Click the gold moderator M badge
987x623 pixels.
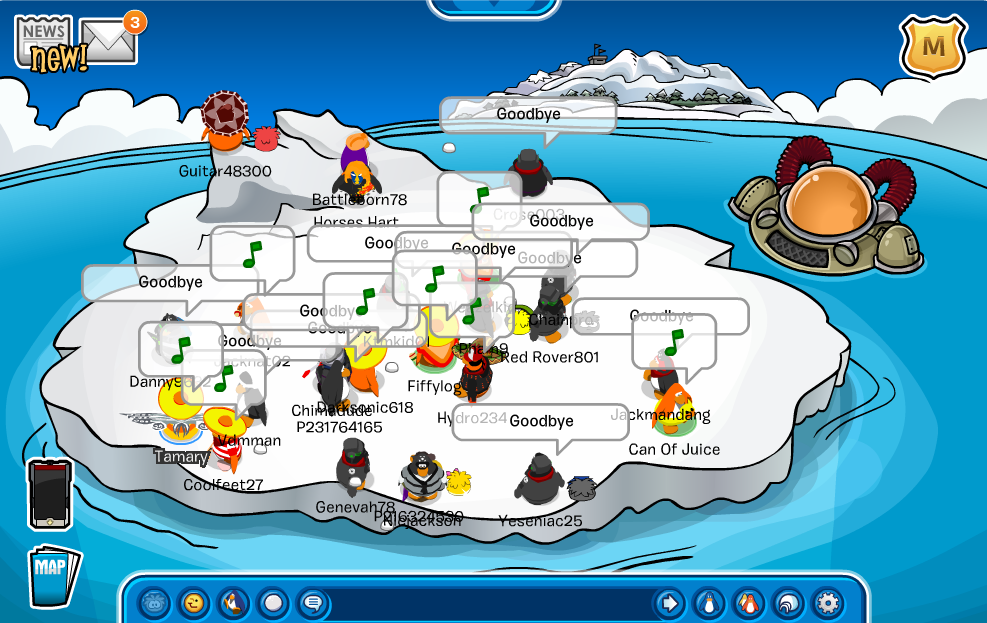[932, 47]
